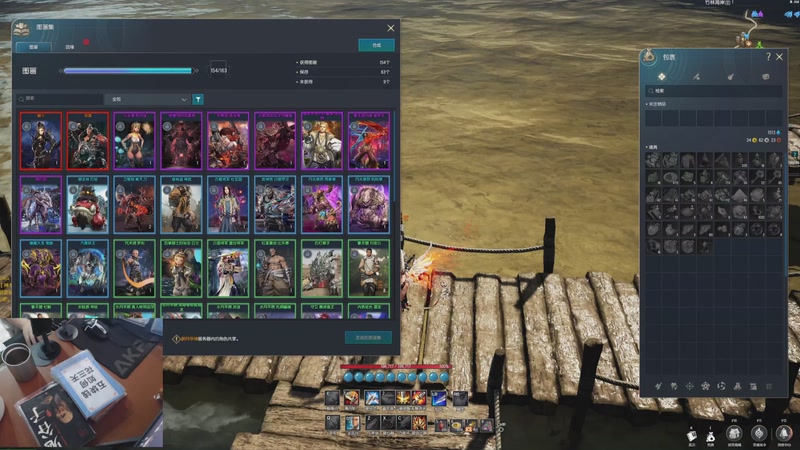Focus the inventory search field
The height and width of the screenshot is (450, 800).
pos(716,91)
